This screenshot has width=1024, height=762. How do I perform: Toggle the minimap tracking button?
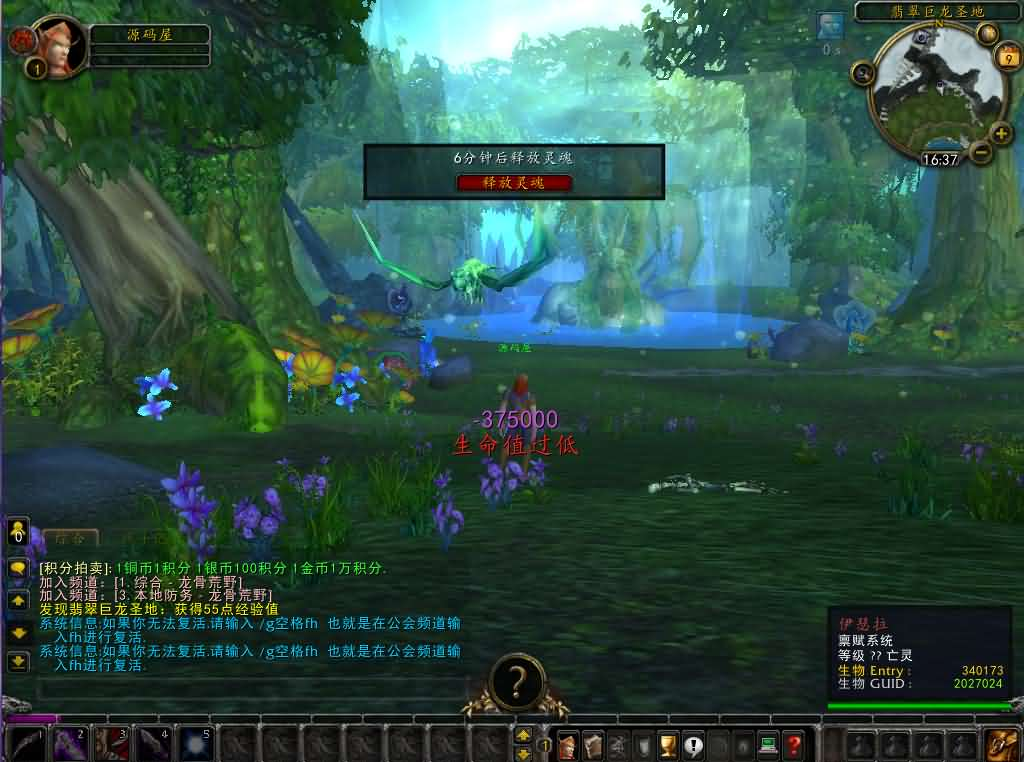(x=863, y=72)
